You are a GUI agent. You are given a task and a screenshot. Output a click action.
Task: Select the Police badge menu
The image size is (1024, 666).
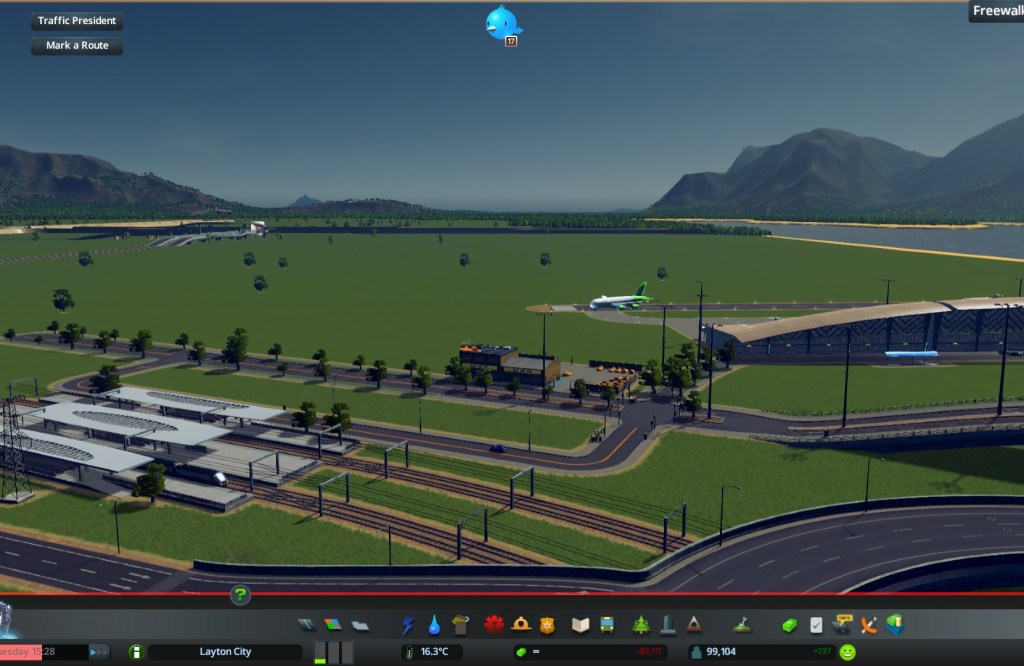(x=546, y=625)
